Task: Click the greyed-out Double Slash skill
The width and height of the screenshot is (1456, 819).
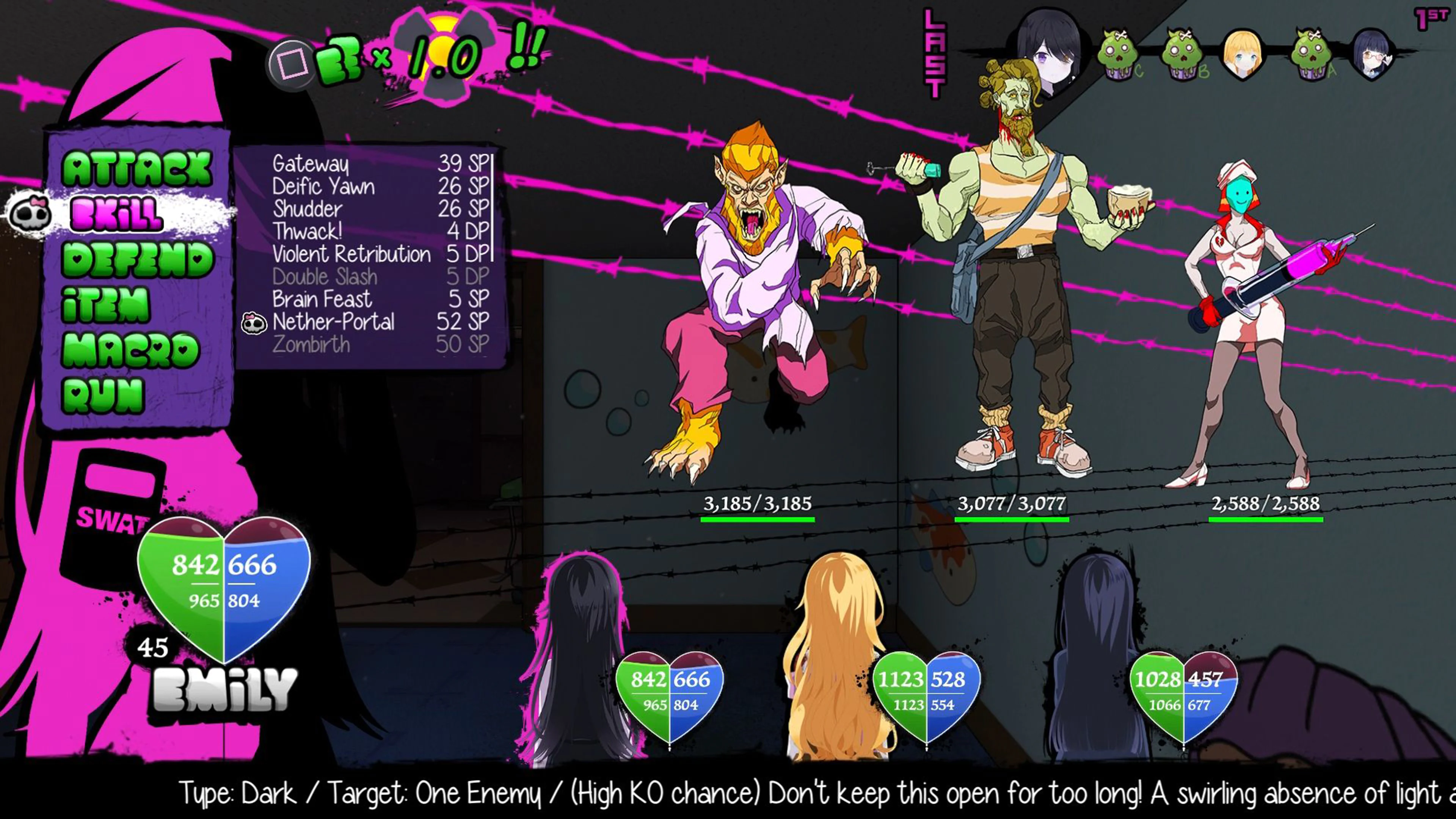Action: [325, 277]
